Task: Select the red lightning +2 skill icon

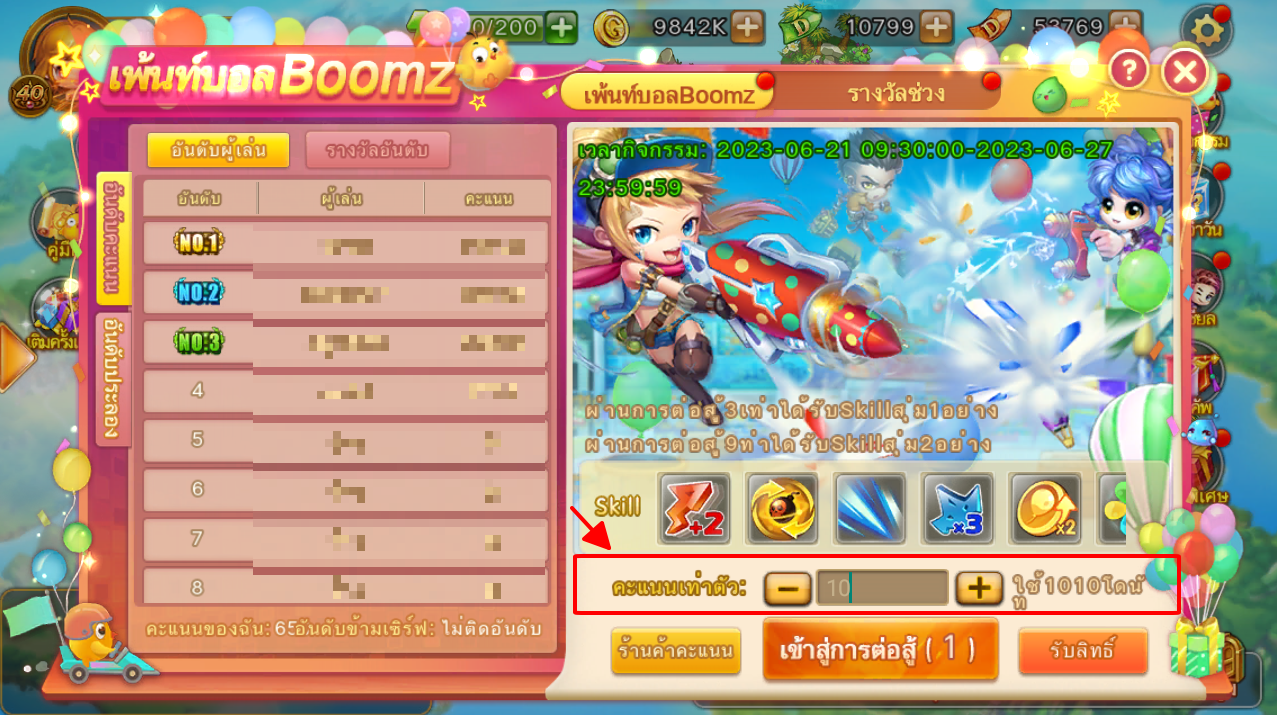Action: (x=695, y=508)
